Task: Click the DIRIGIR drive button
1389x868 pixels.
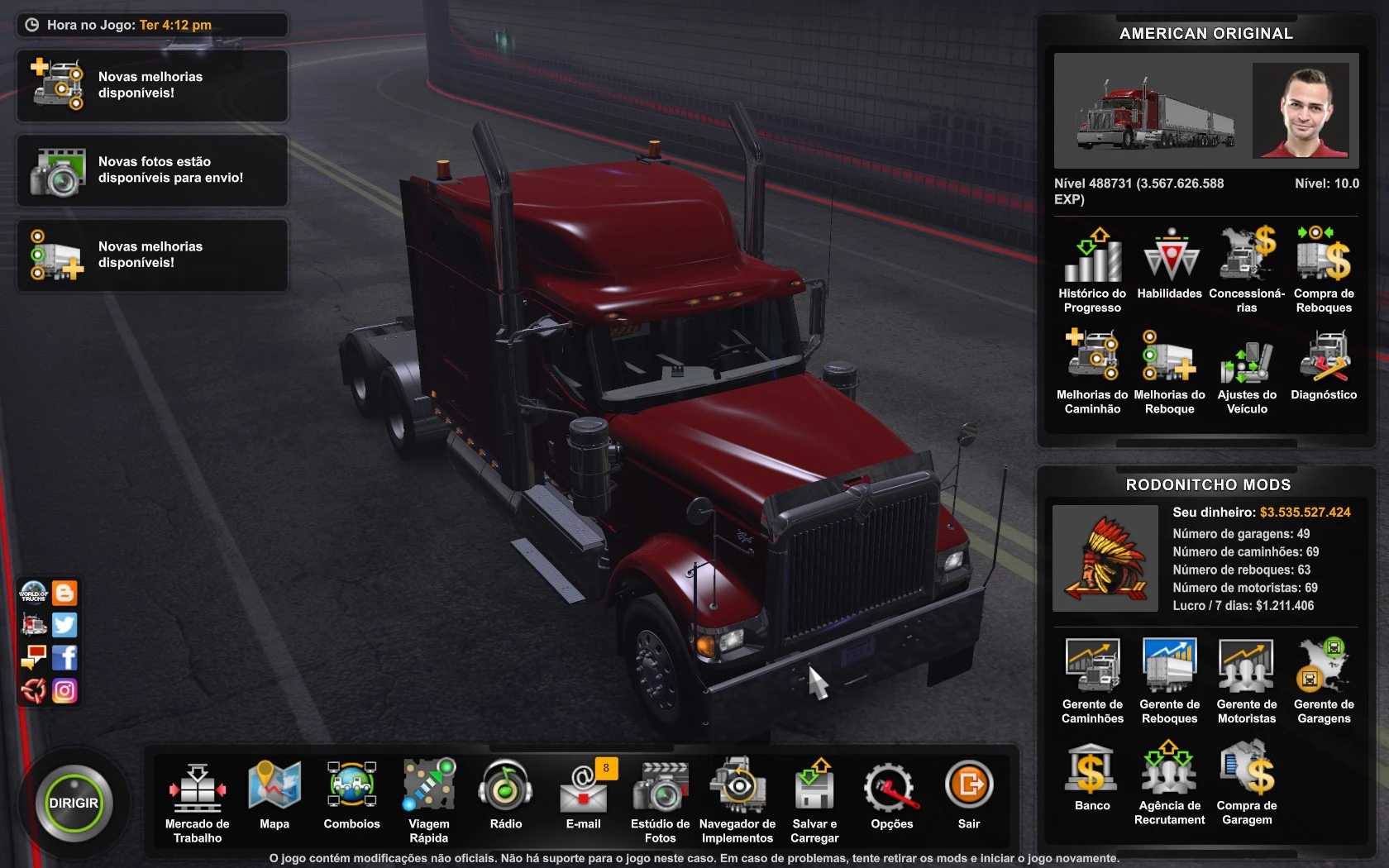Action: (x=74, y=803)
